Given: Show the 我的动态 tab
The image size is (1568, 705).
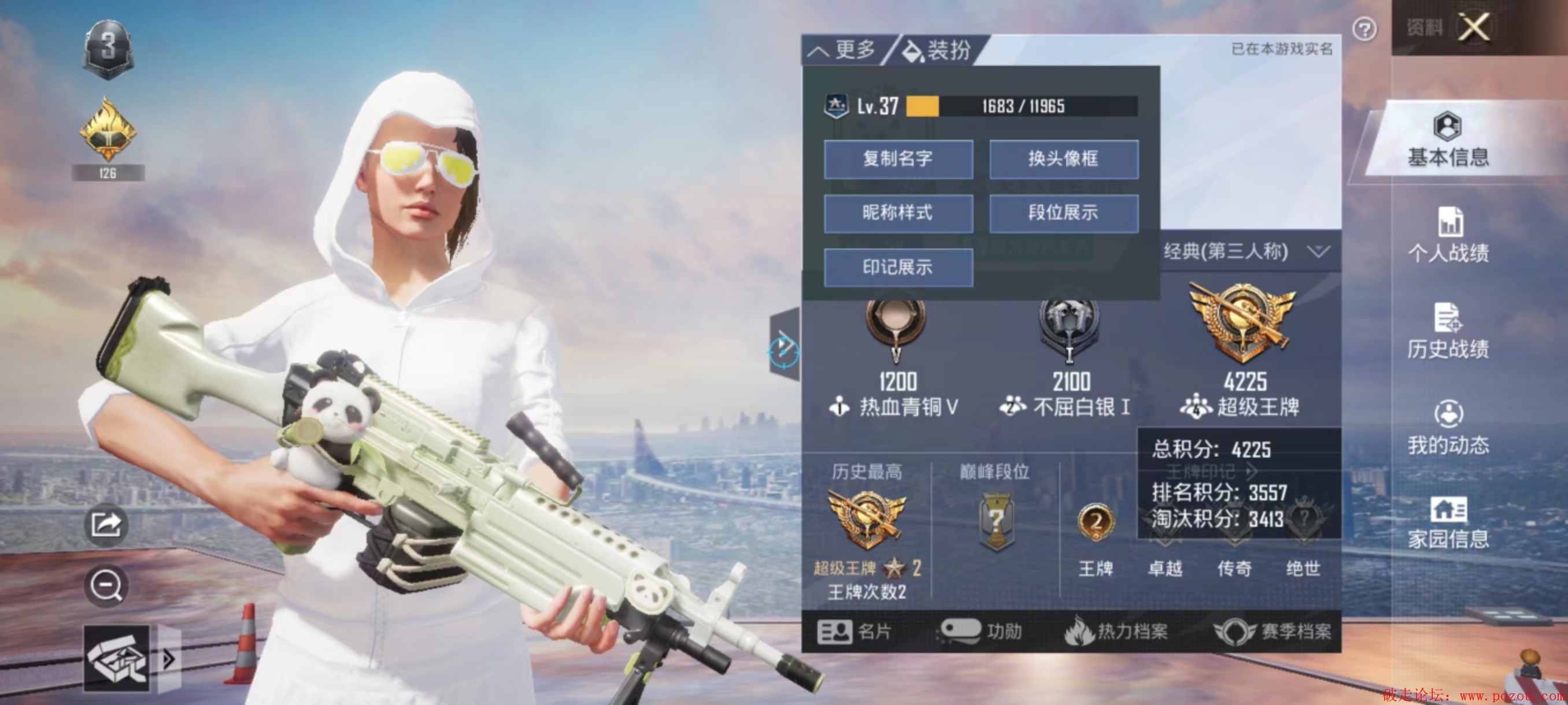Looking at the screenshot, I should [1448, 428].
